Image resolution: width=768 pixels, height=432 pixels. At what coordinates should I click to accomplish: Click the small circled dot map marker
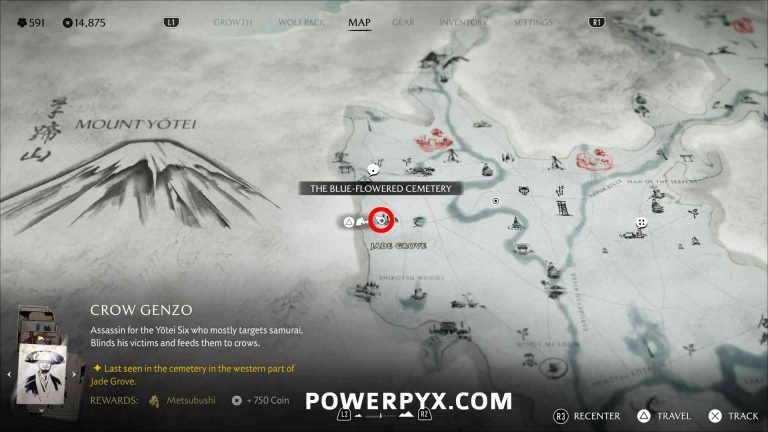click(x=496, y=201)
